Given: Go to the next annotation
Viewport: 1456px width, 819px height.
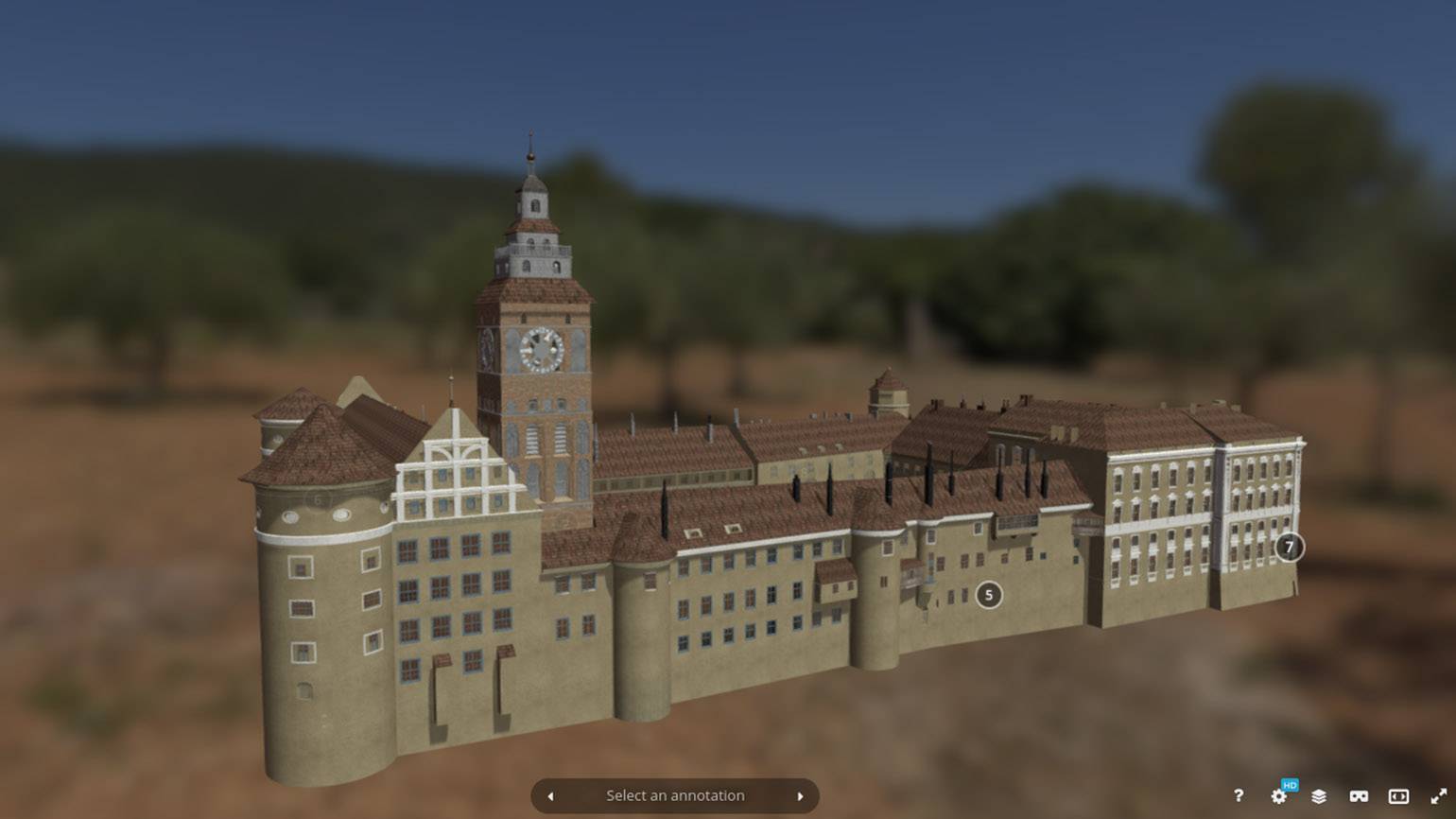Looking at the screenshot, I should [x=800, y=796].
